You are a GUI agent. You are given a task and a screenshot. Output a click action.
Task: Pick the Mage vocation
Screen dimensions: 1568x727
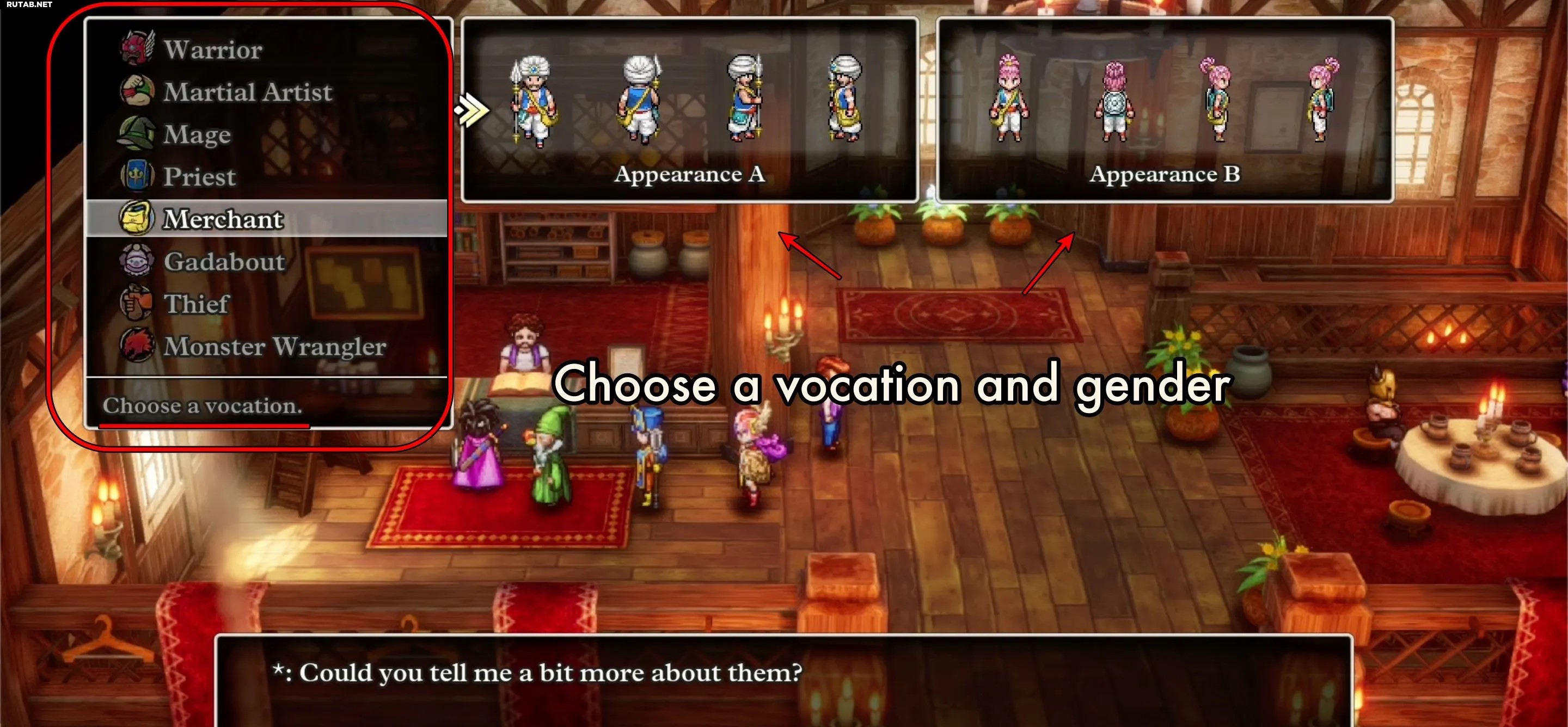click(197, 134)
